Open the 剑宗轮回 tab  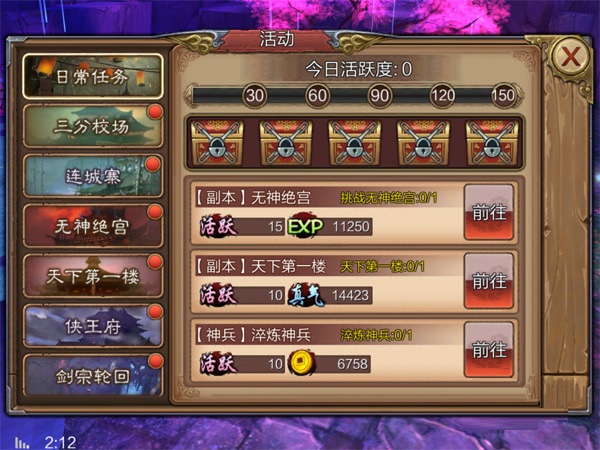(x=91, y=377)
